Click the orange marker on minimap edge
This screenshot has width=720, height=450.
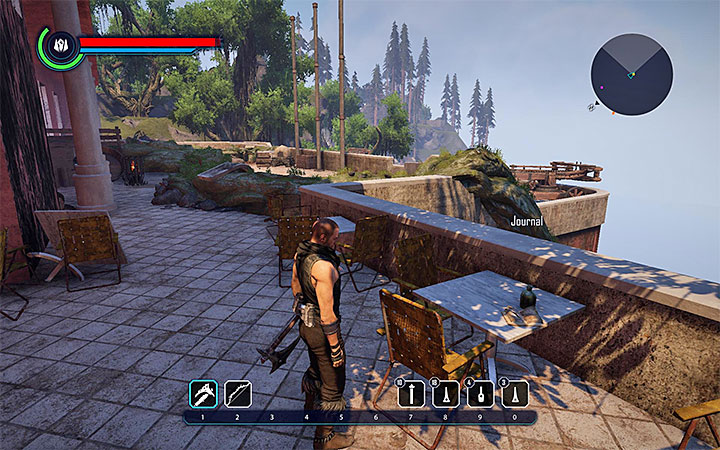[614, 112]
